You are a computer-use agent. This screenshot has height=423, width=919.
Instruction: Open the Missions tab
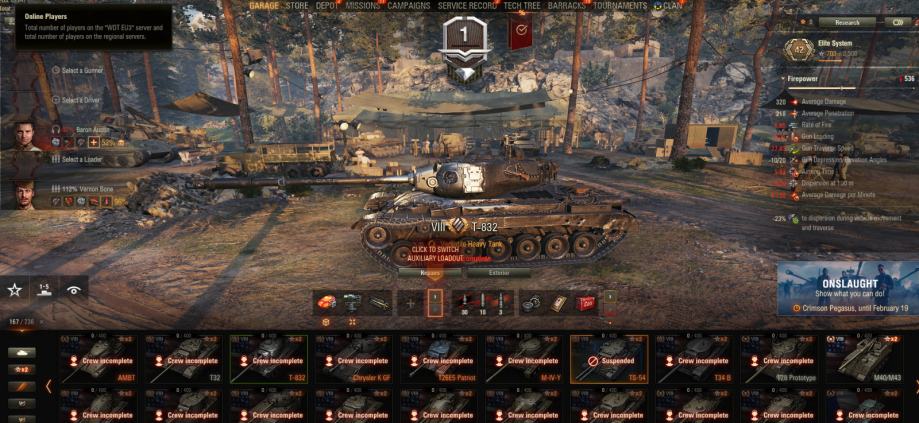(x=362, y=6)
